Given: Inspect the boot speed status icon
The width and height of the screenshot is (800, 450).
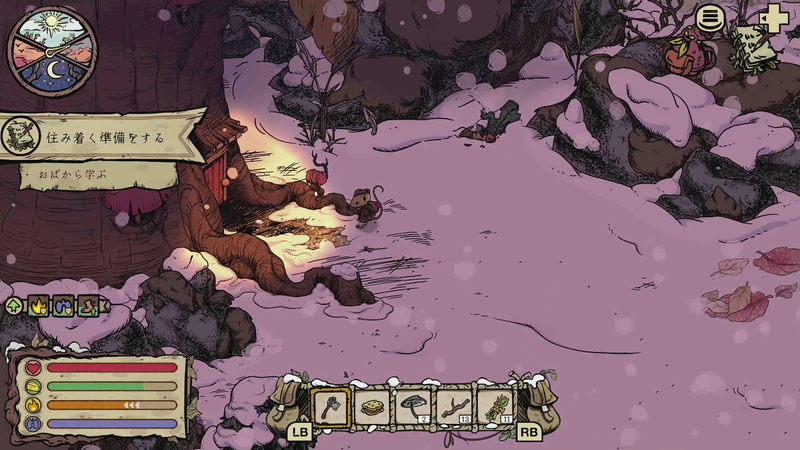Looking at the screenshot, I should (88, 306).
